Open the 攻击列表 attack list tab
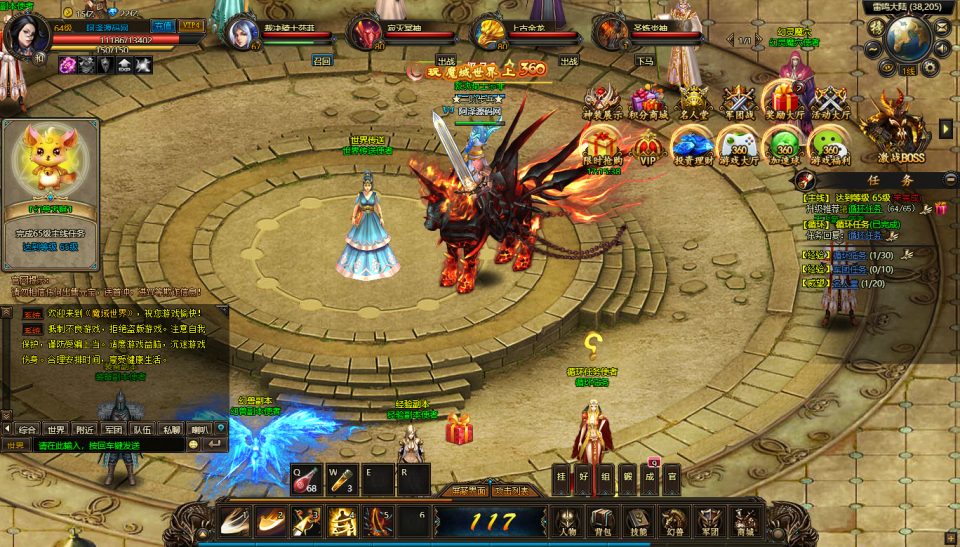Viewport: 960px width, 547px height. 515,491
